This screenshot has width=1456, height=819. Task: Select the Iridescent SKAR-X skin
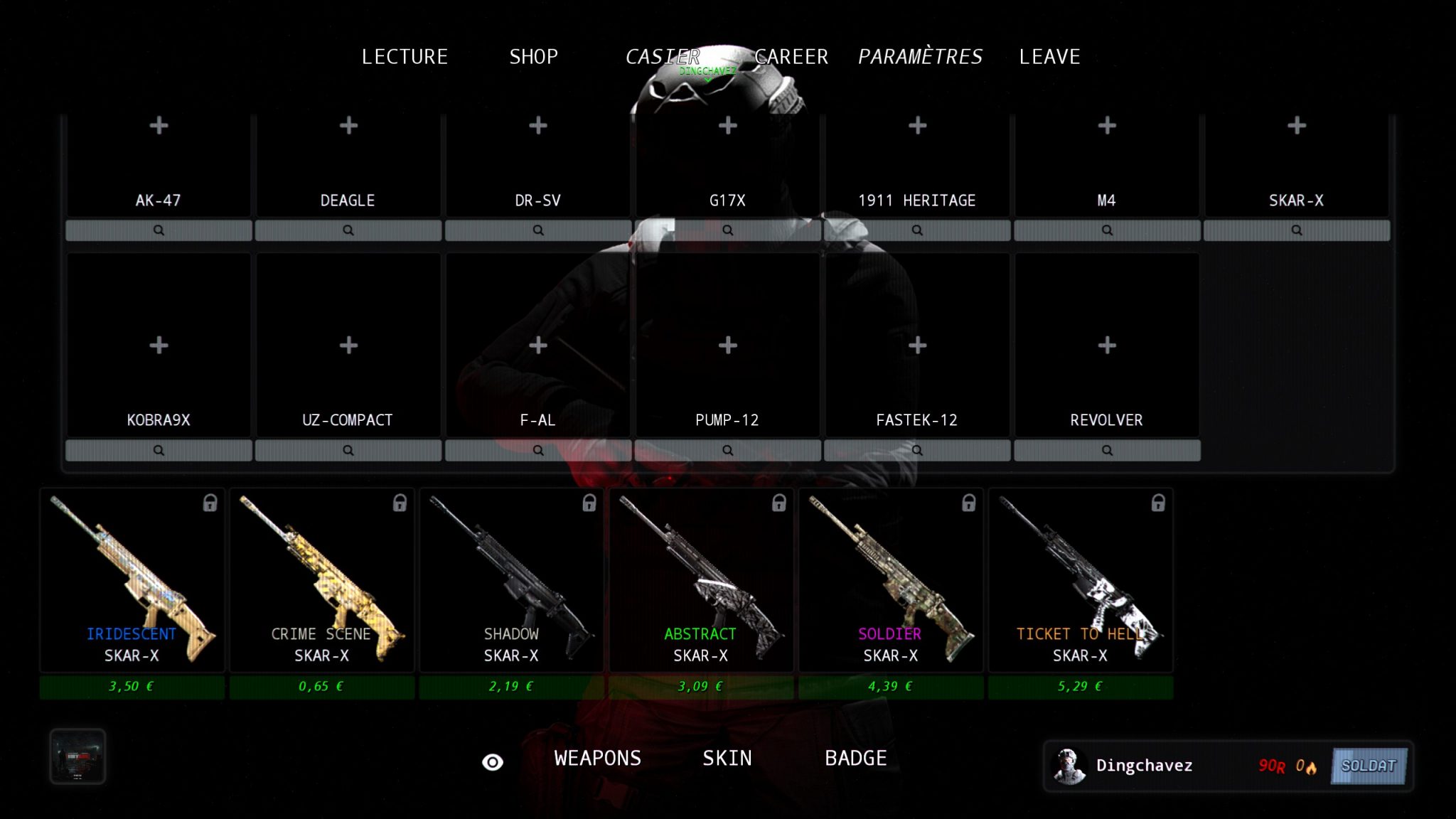pos(132,580)
